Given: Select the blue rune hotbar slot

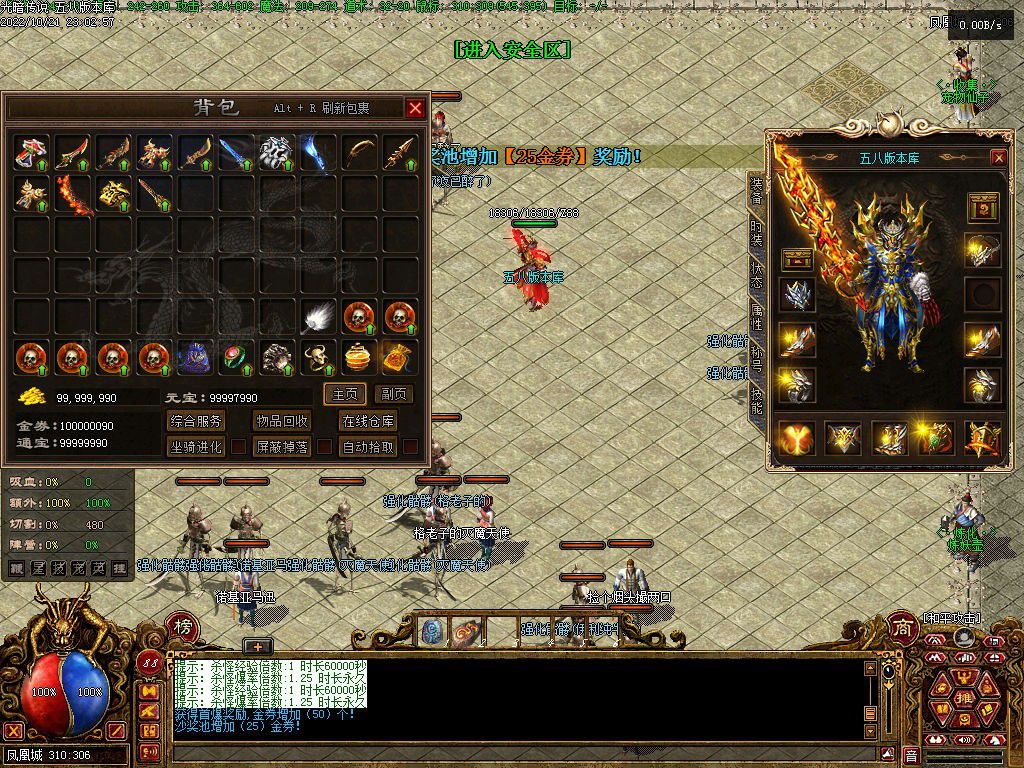Looking at the screenshot, I should pyautogui.click(x=433, y=631).
